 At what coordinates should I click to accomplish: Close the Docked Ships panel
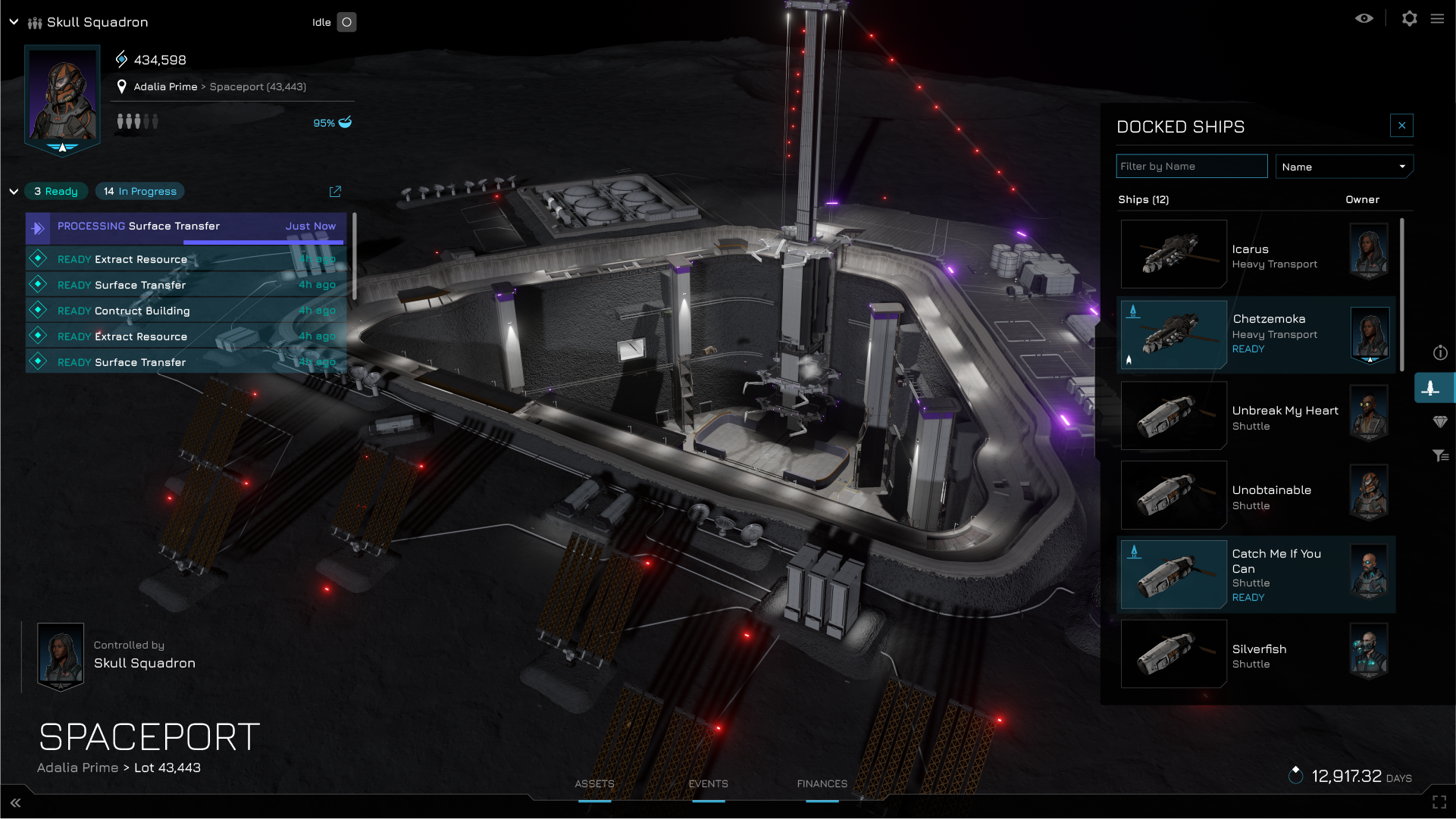(1401, 126)
